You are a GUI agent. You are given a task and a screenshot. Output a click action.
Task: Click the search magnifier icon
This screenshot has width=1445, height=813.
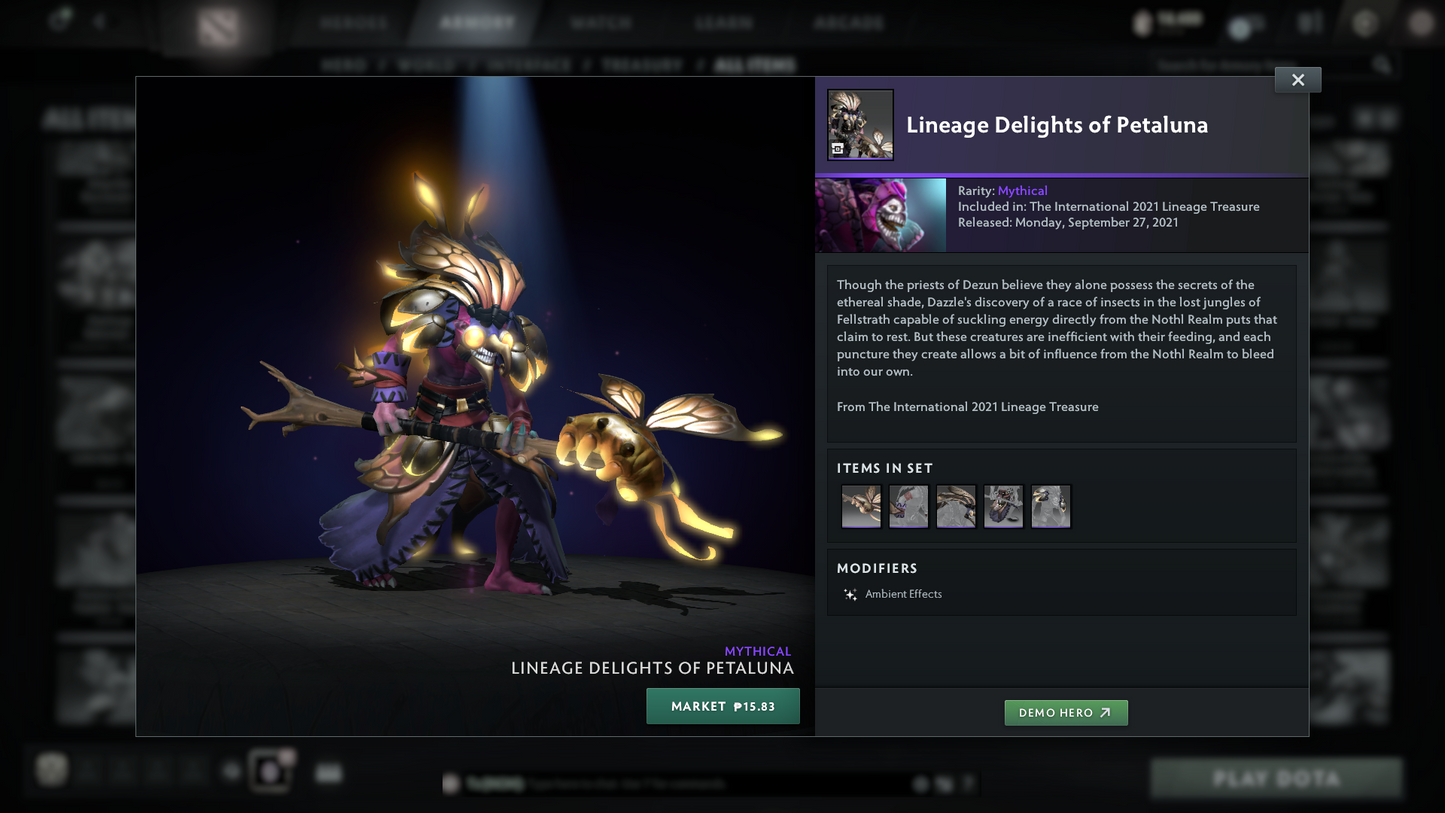1382,64
